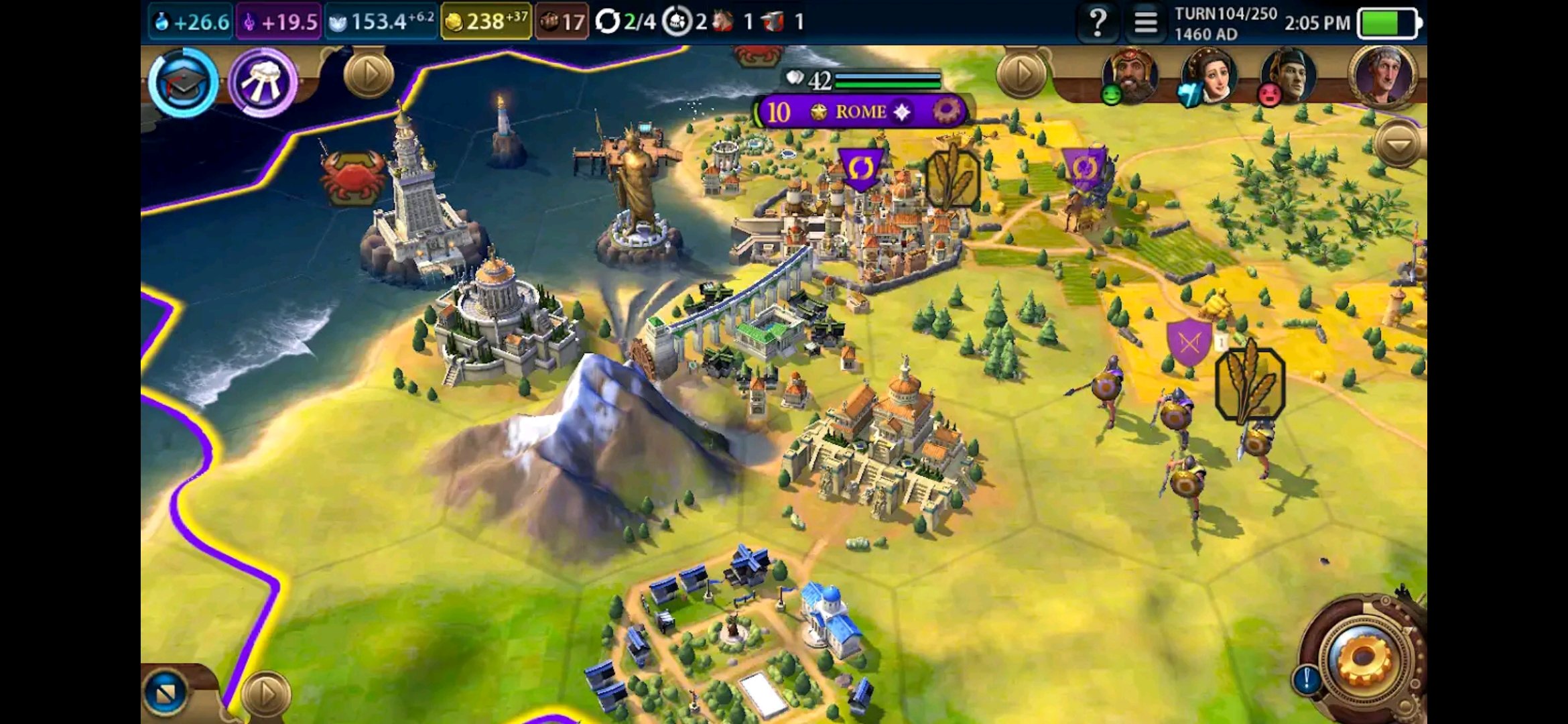Image resolution: width=1568 pixels, height=724 pixels.
Task: Open the blue exclamation notification
Action: pos(1306,679)
